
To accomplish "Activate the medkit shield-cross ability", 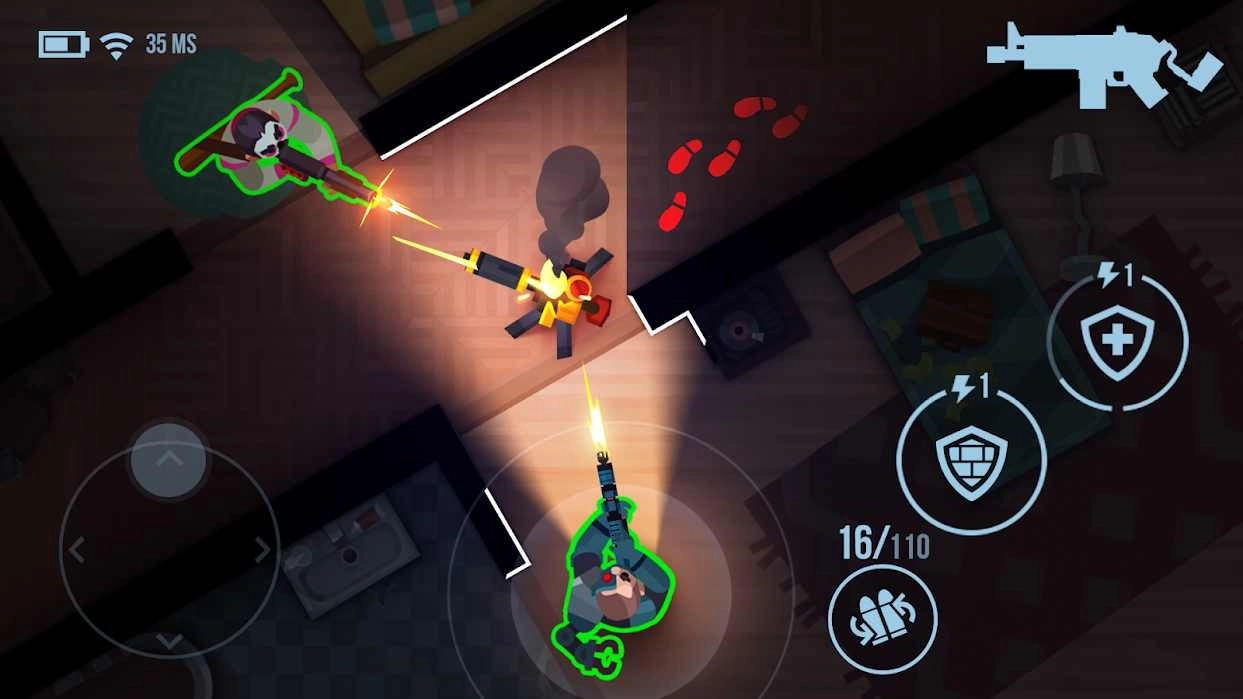I will (x=1117, y=341).
